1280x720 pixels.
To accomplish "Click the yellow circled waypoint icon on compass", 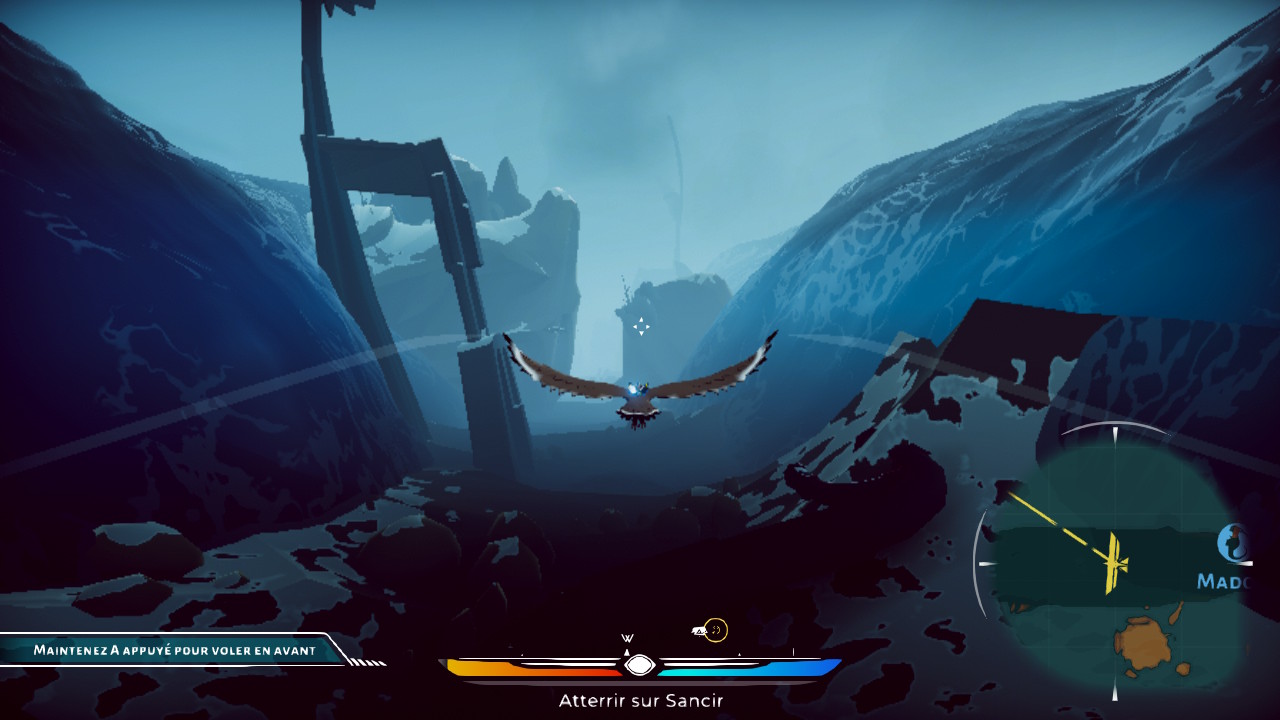I will [x=715, y=630].
